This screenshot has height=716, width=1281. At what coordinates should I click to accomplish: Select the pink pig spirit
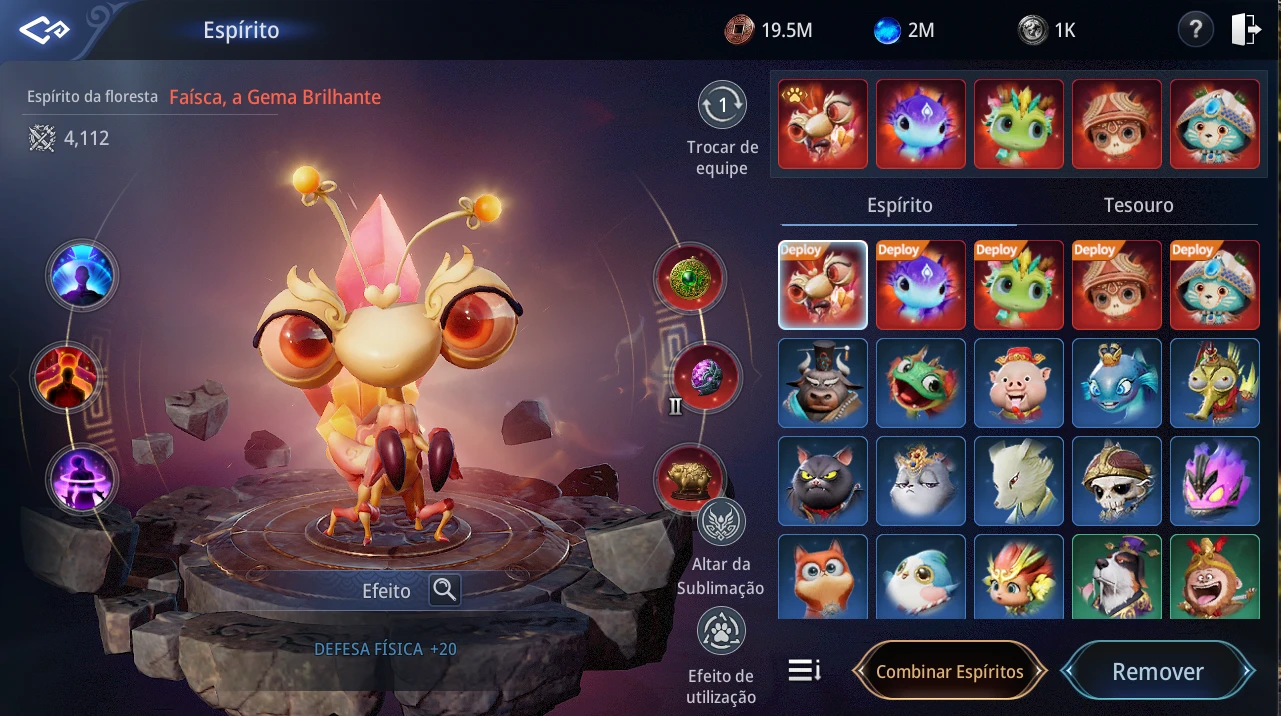coord(1019,383)
